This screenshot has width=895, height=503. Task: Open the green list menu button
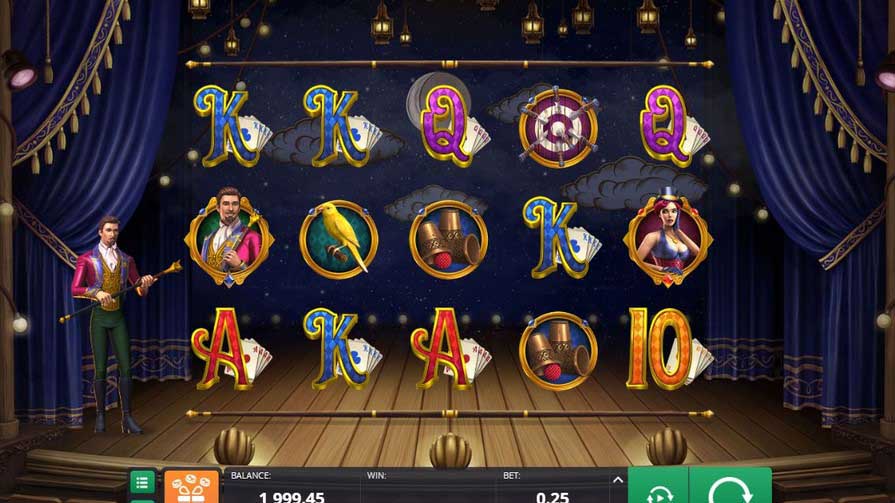tap(143, 482)
